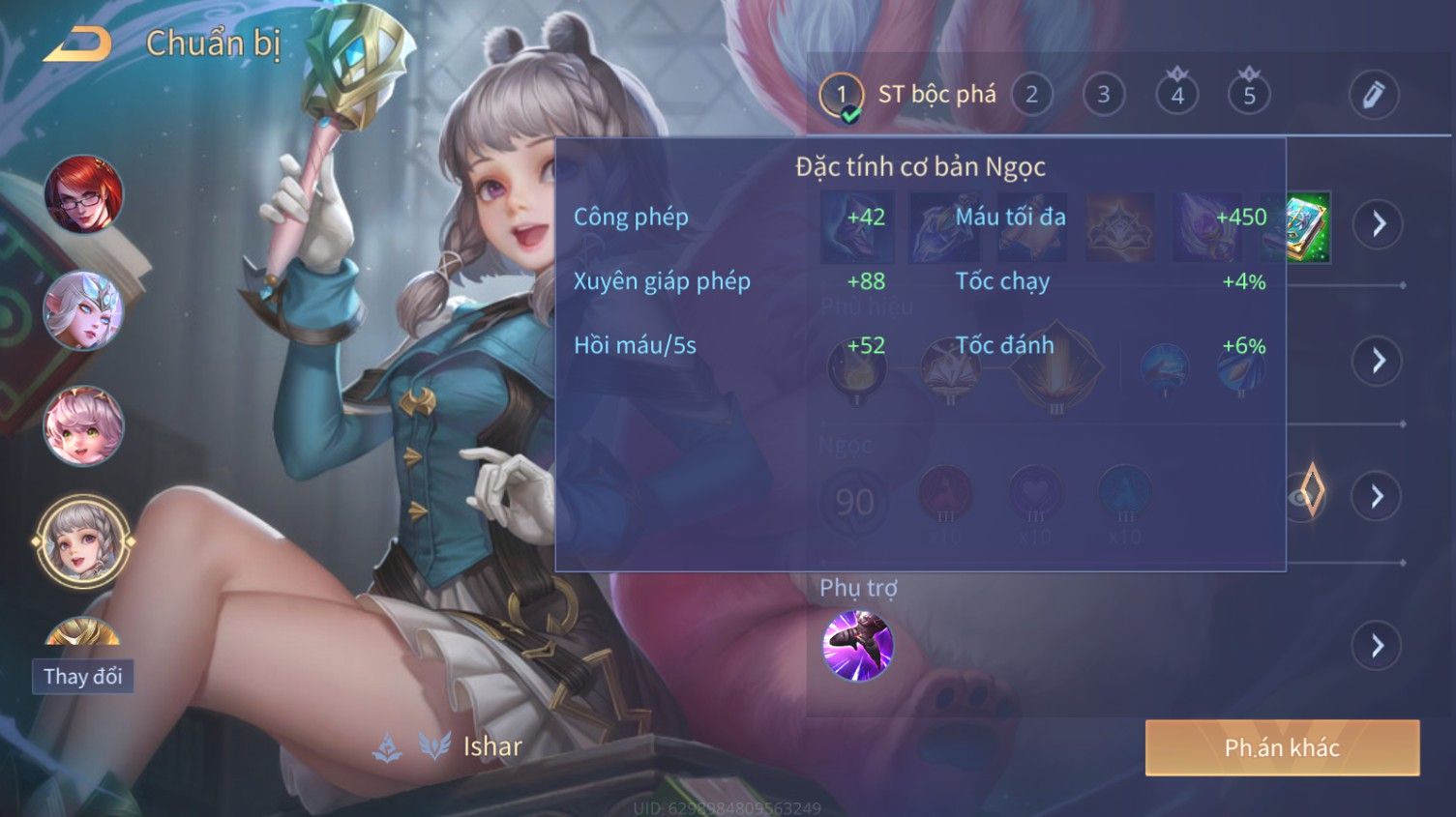The width and height of the screenshot is (1456, 817).
Task: Select the Phụ trợ flicker spell icon
Action: point(857,645)
